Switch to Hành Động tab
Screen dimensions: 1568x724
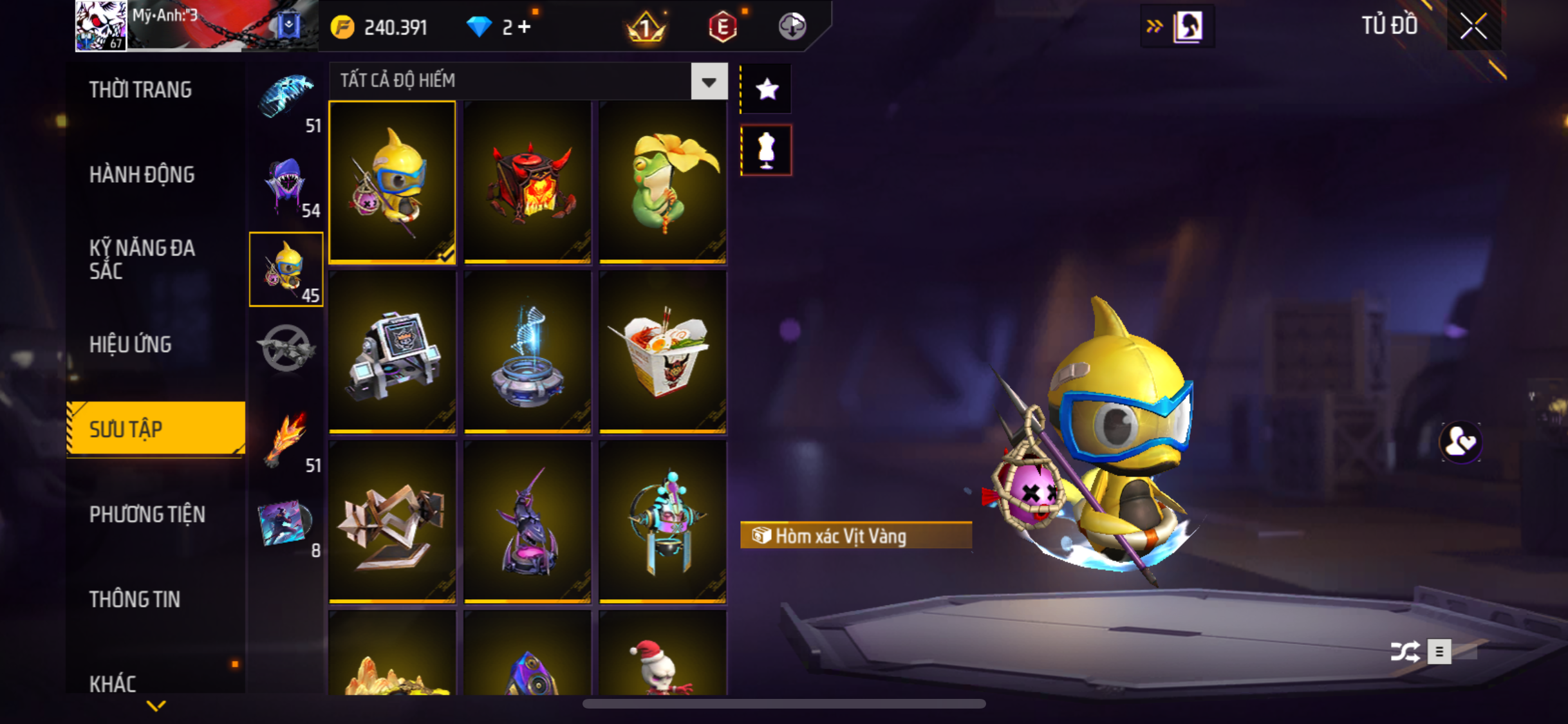pyautogui.click(x=142, y=174)
